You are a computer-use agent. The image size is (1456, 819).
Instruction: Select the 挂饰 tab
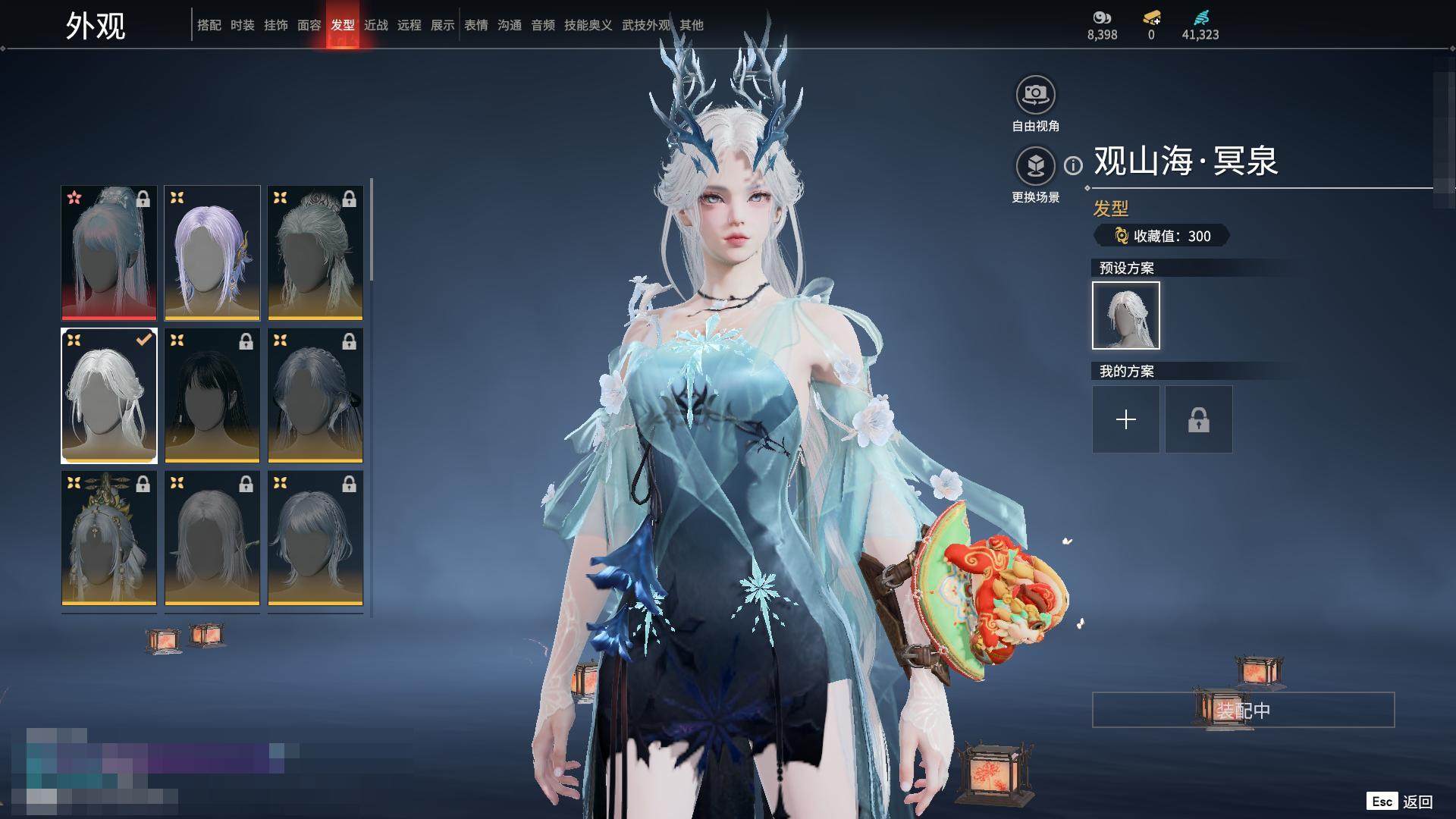[275, 25]
